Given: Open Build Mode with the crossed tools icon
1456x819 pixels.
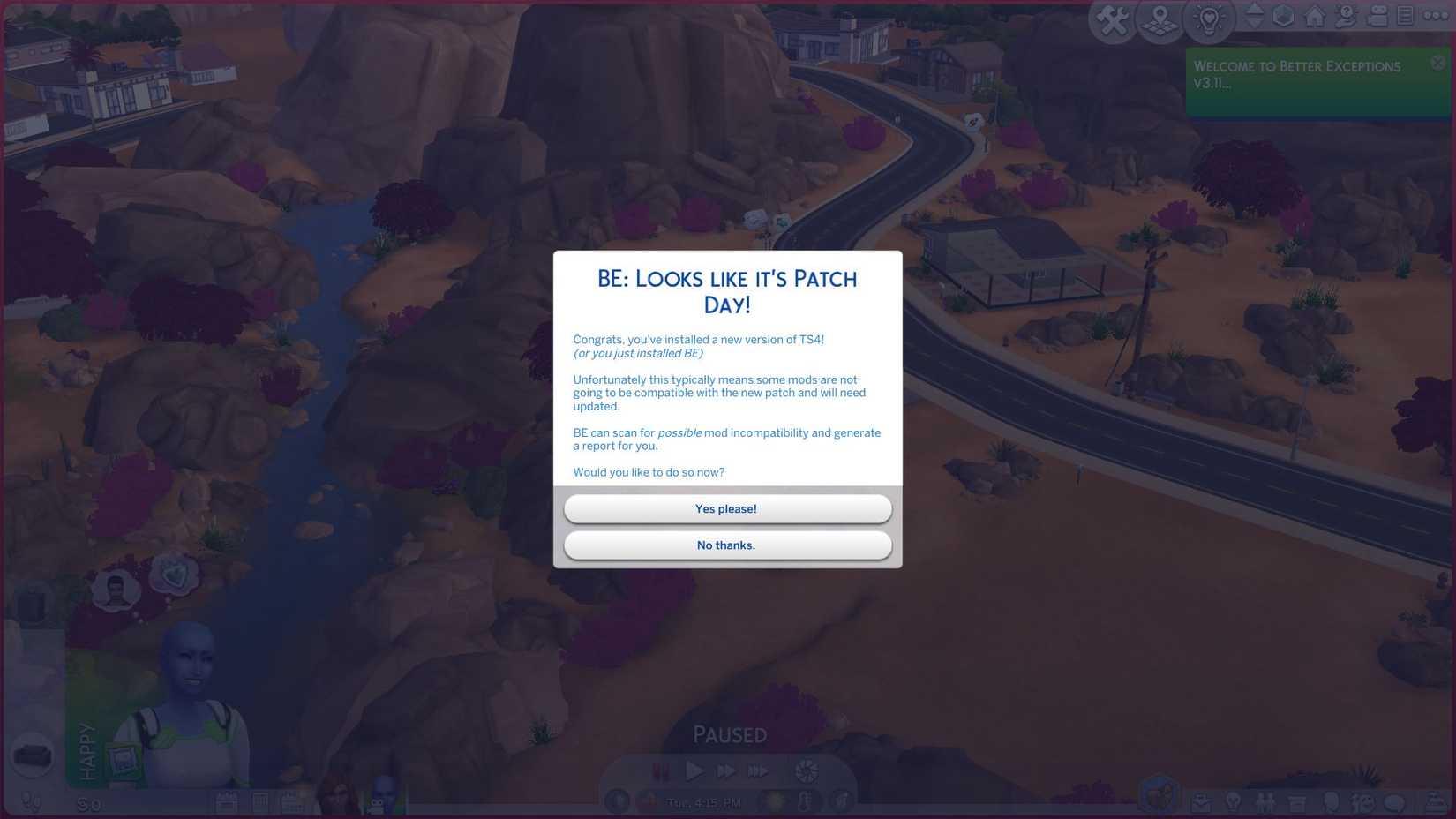Looking at the screenshot, I should click(x=1112, y=18).
